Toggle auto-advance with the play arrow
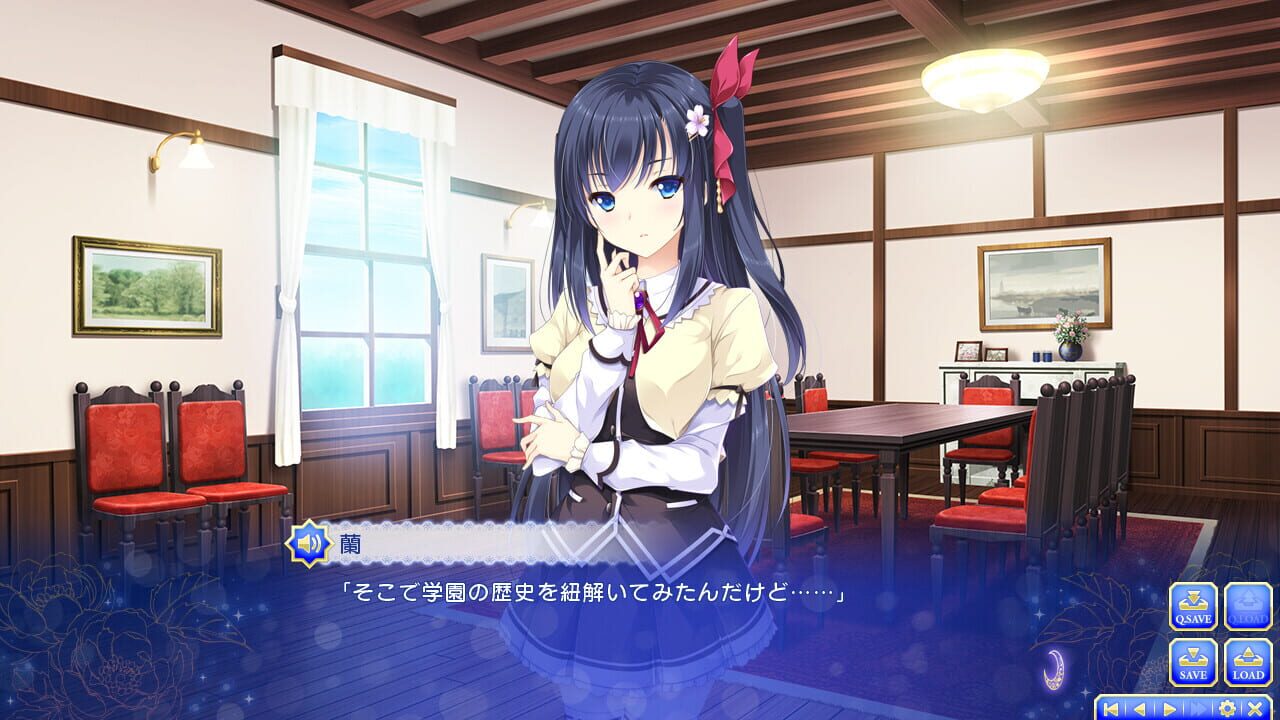 click(1167, 709)
